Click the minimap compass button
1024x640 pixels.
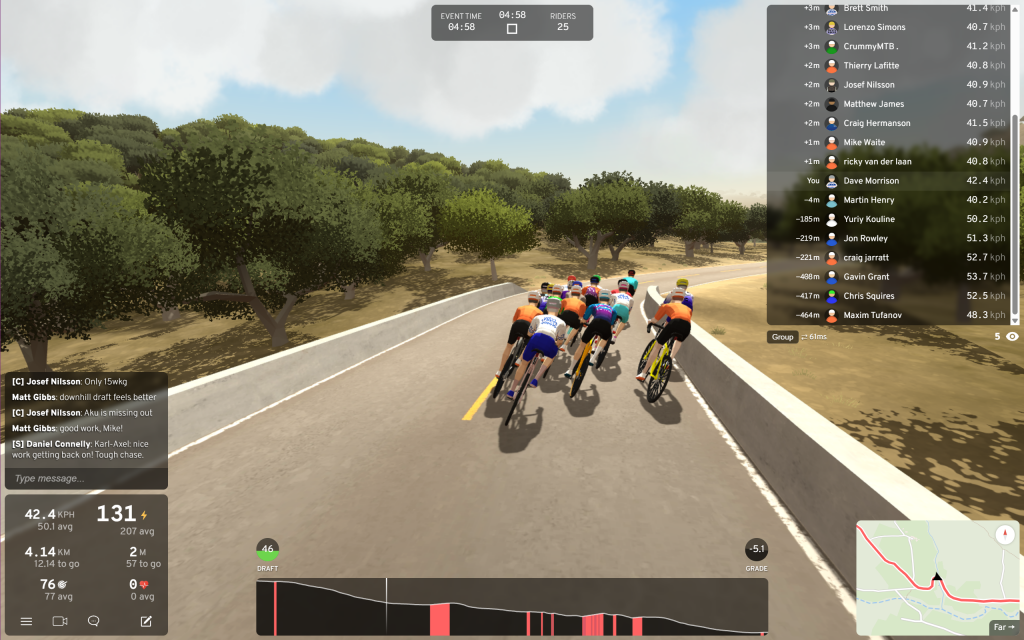click(x=1003, y=535)
